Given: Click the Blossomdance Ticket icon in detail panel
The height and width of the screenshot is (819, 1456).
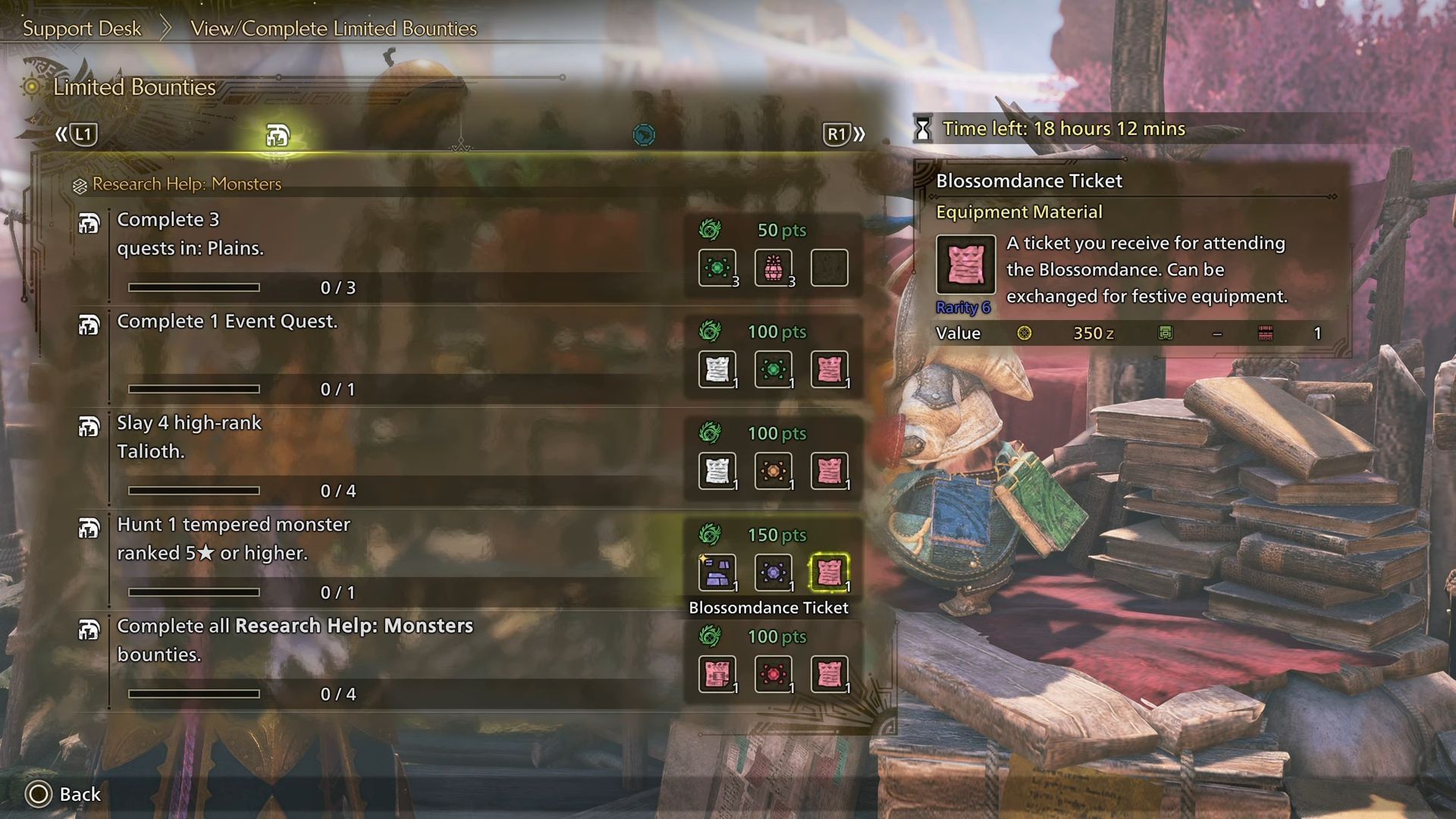Looking at the screenshot, I should click(965, 265).
